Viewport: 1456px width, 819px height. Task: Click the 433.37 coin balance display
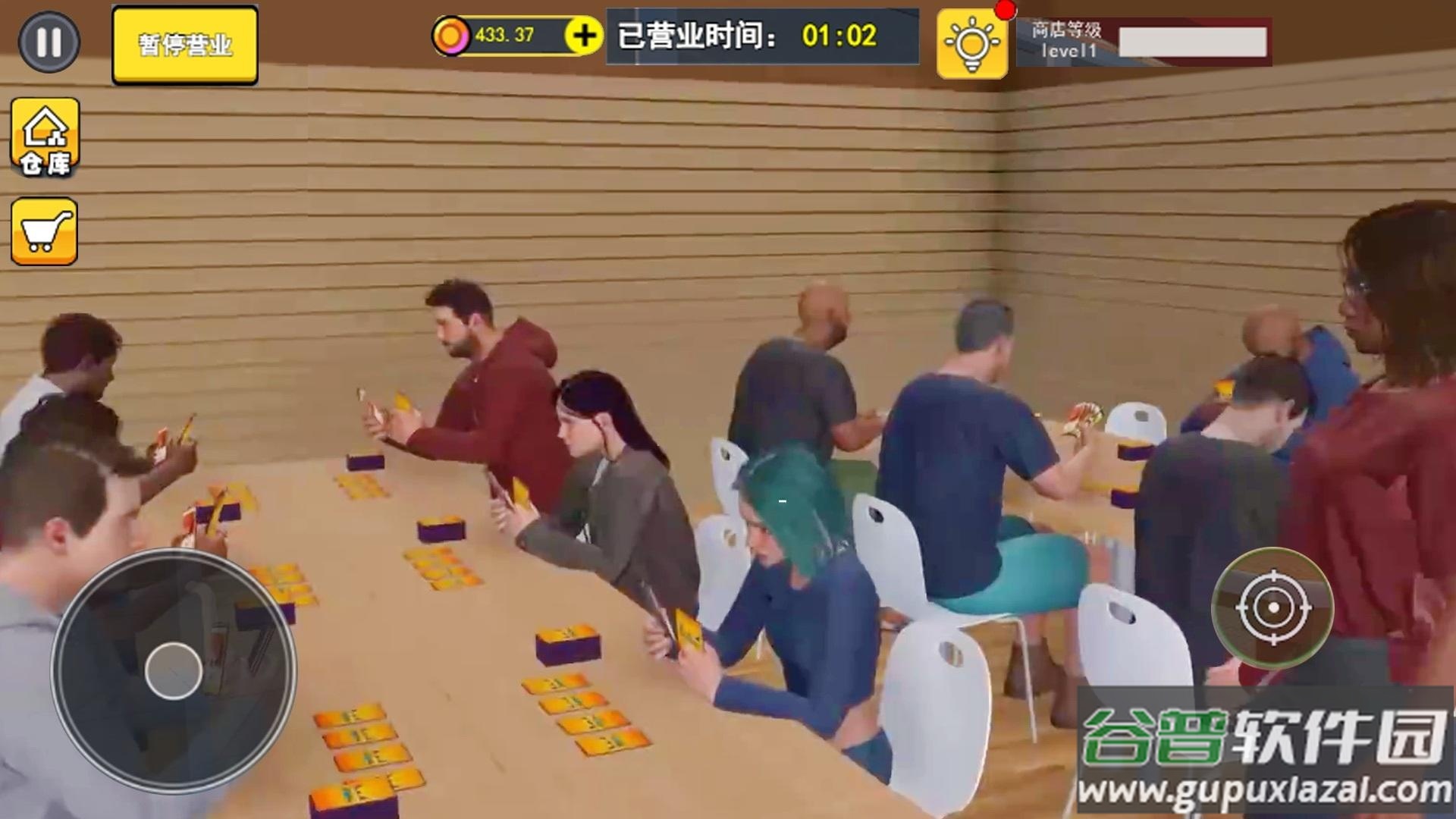(504, 34)
